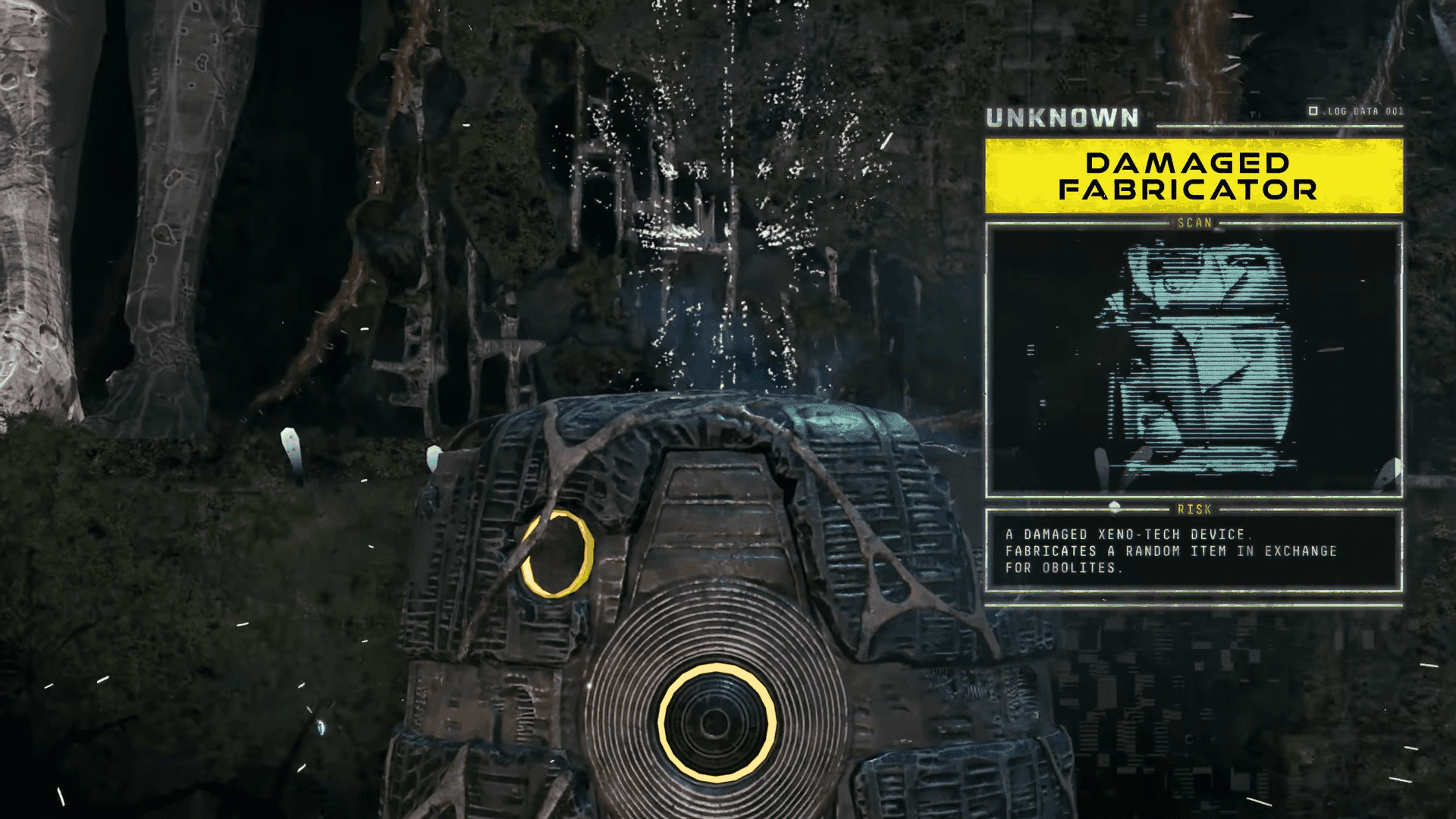Click the yellow Damaged Fabricator title banner
Screen dimensions: 1456x819
tap(1194, 176)
